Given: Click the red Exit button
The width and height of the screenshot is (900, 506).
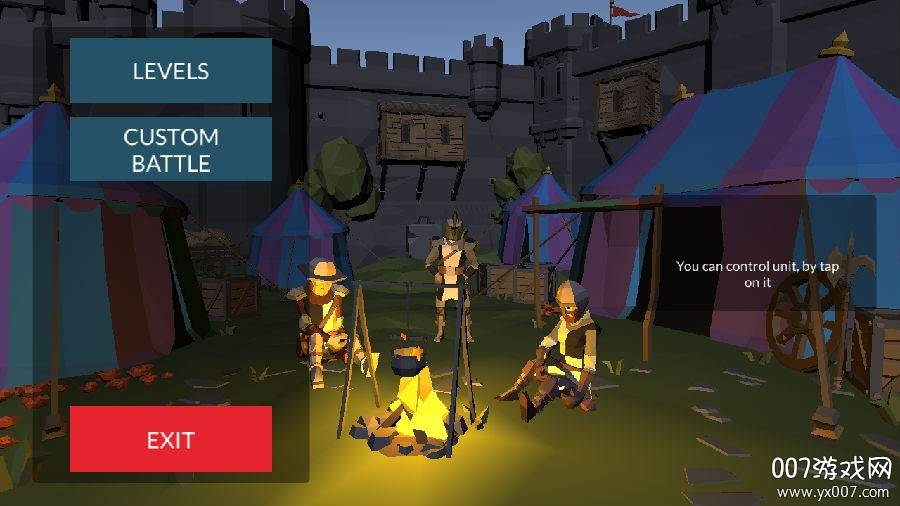Looking at the screenshot, I should pyautogui.click(x=171, y=439).
